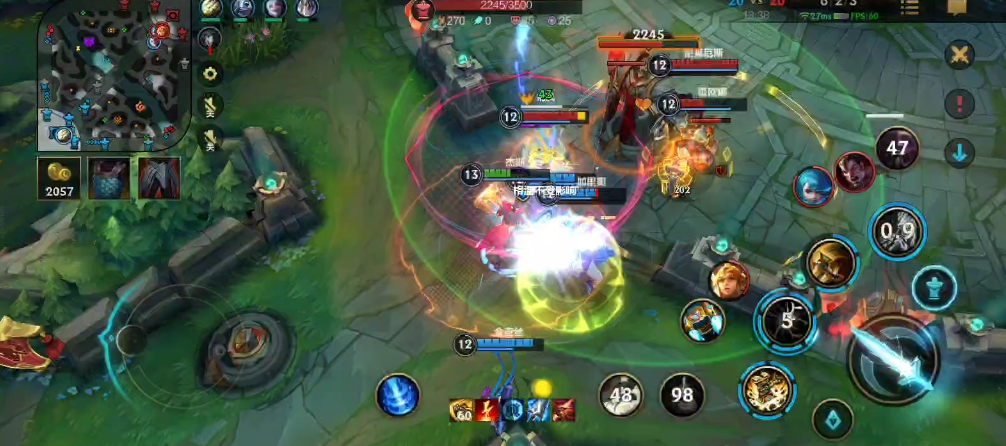Tap the crossed swords ping button
This screenshot has width=1006, height=446.
click(x=959, y=54)
